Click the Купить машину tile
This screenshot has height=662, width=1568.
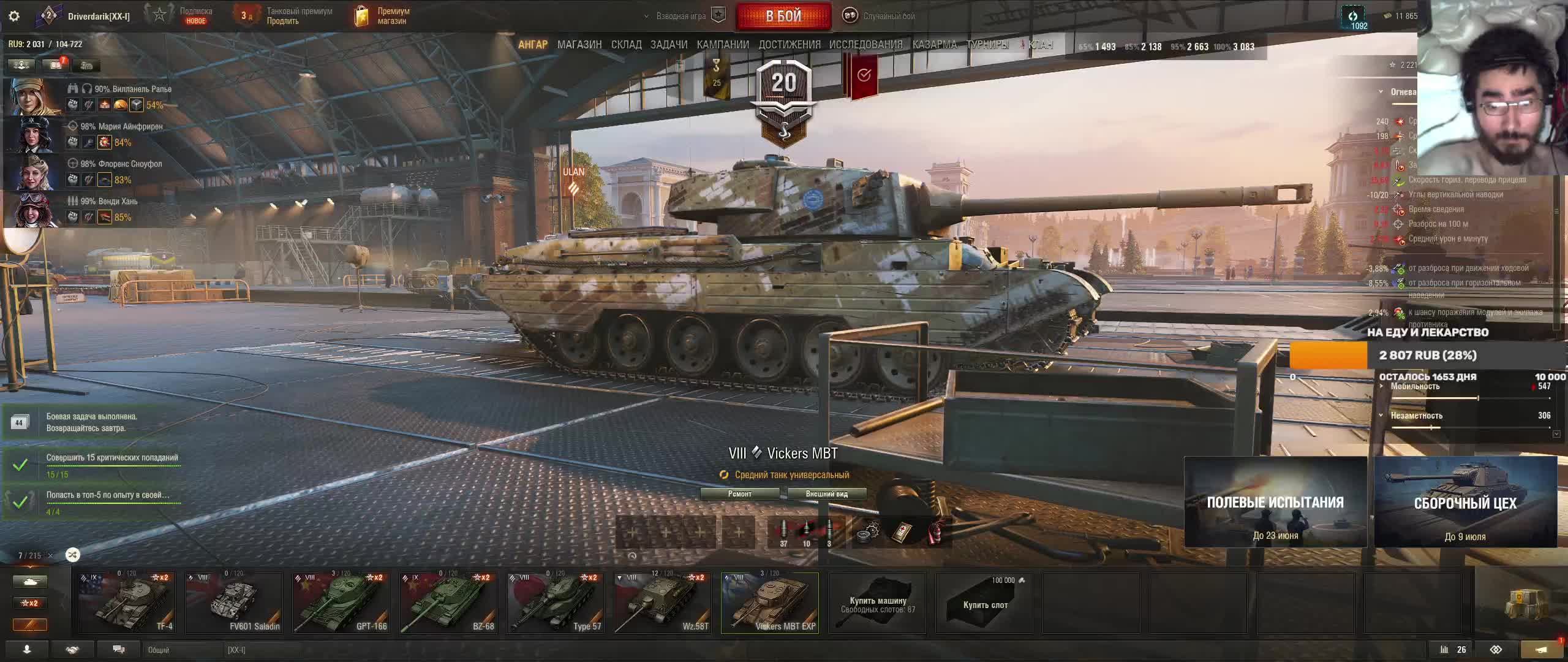[877, 604]
